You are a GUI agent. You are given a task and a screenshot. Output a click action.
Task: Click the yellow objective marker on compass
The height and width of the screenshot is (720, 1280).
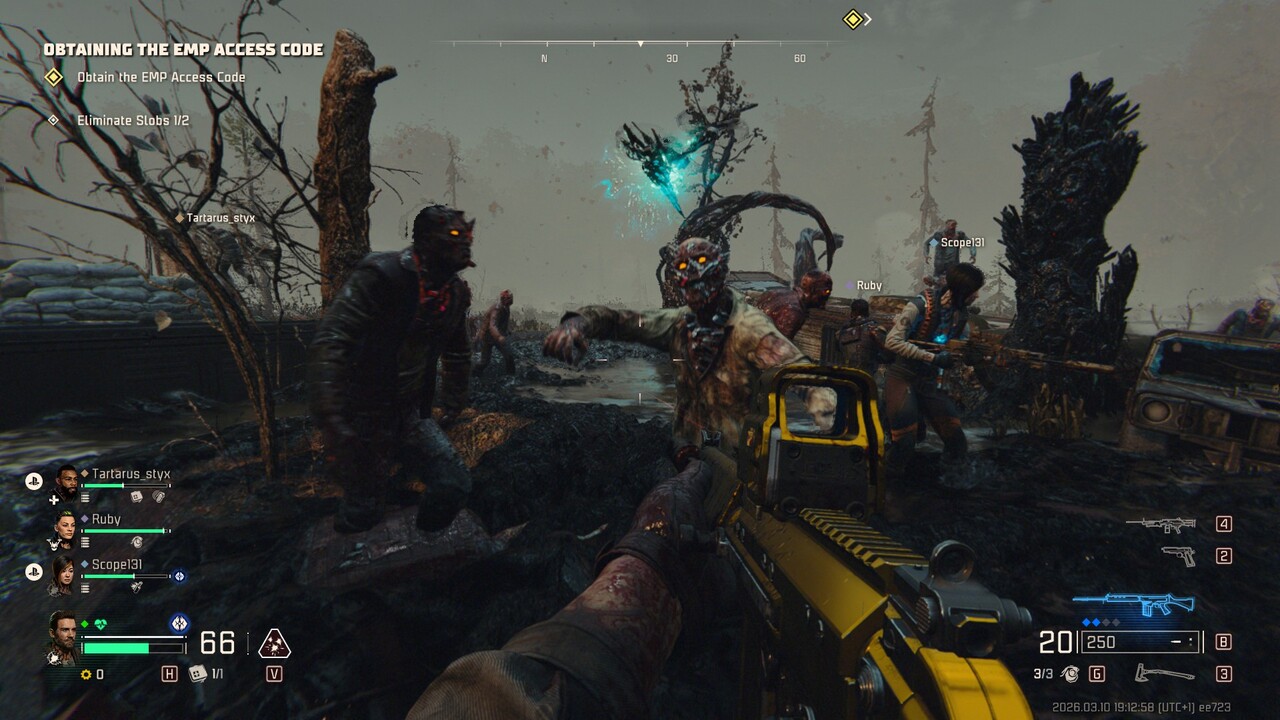(x=852, y=19)
